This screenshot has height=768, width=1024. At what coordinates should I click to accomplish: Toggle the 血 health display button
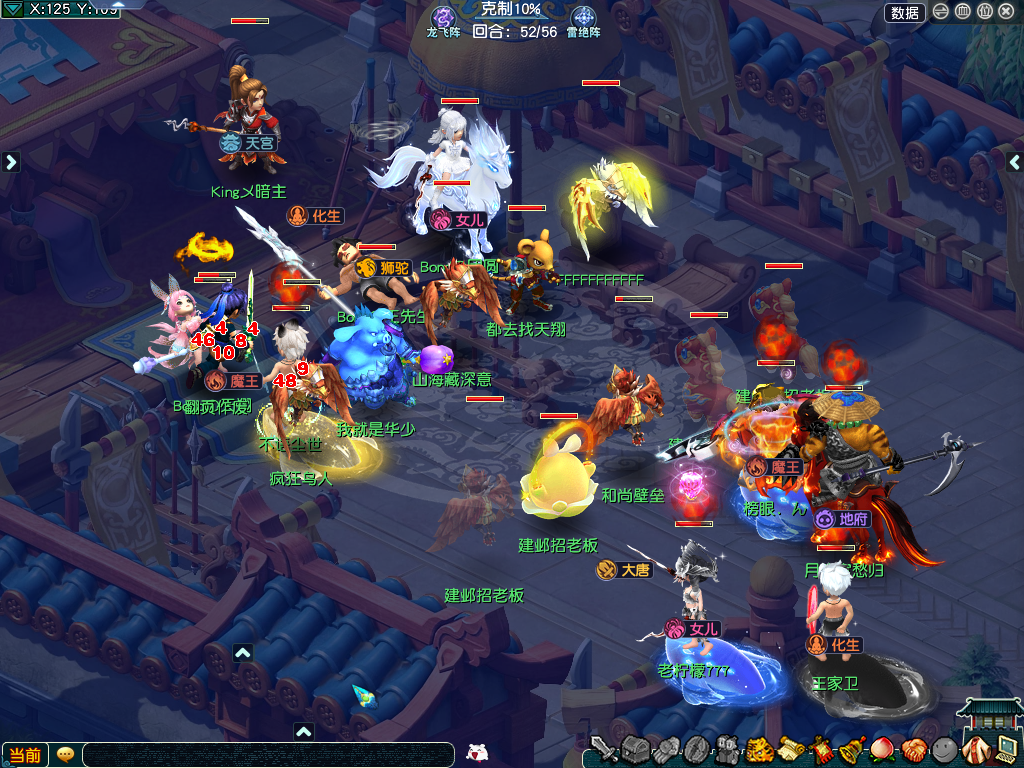click(x=962, y=12)
